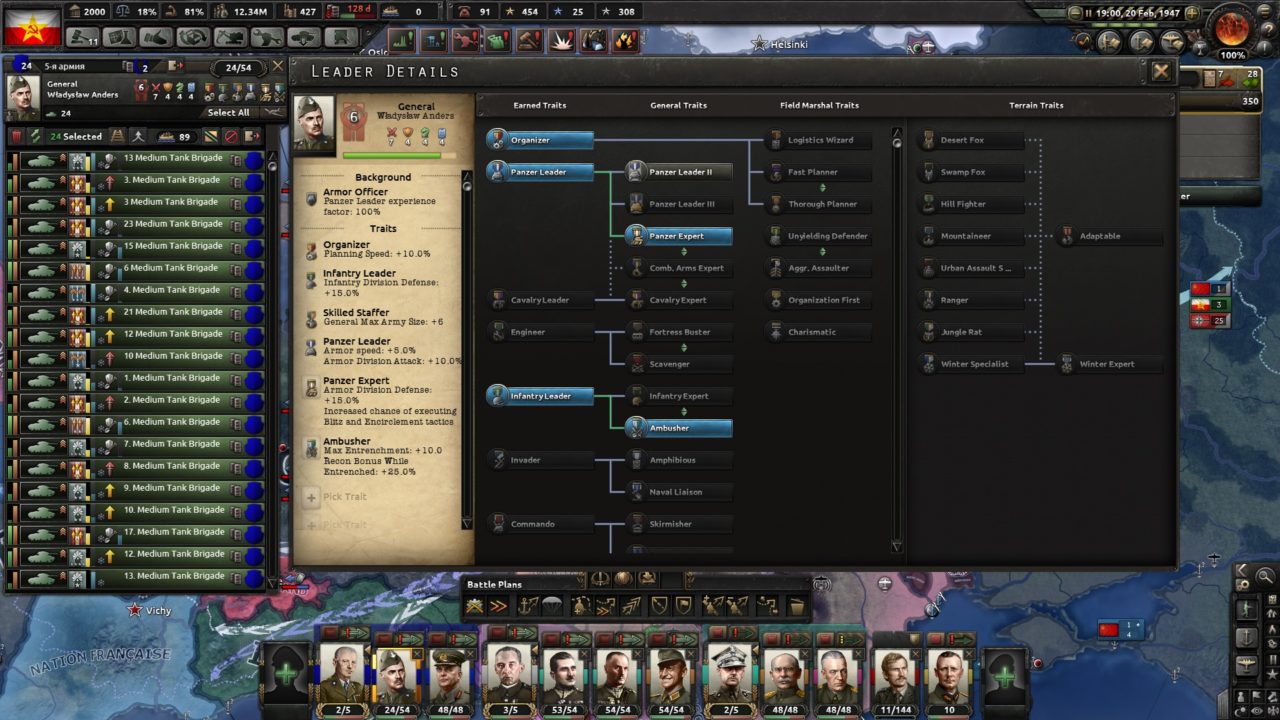Toggle strategic redeployment with the train icon
Viewport: 1280px width, 720px height.
pos(116,136)
